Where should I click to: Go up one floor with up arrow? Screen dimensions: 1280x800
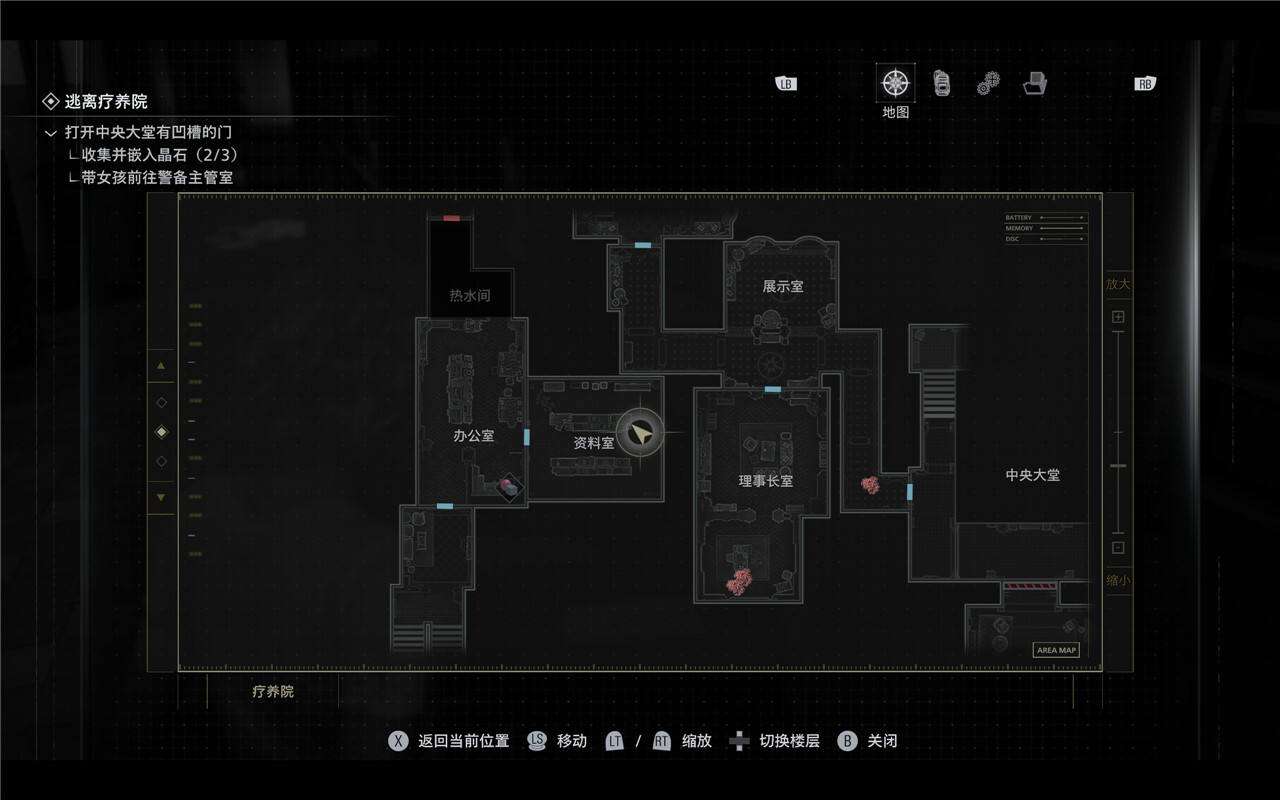pos(161,367)
